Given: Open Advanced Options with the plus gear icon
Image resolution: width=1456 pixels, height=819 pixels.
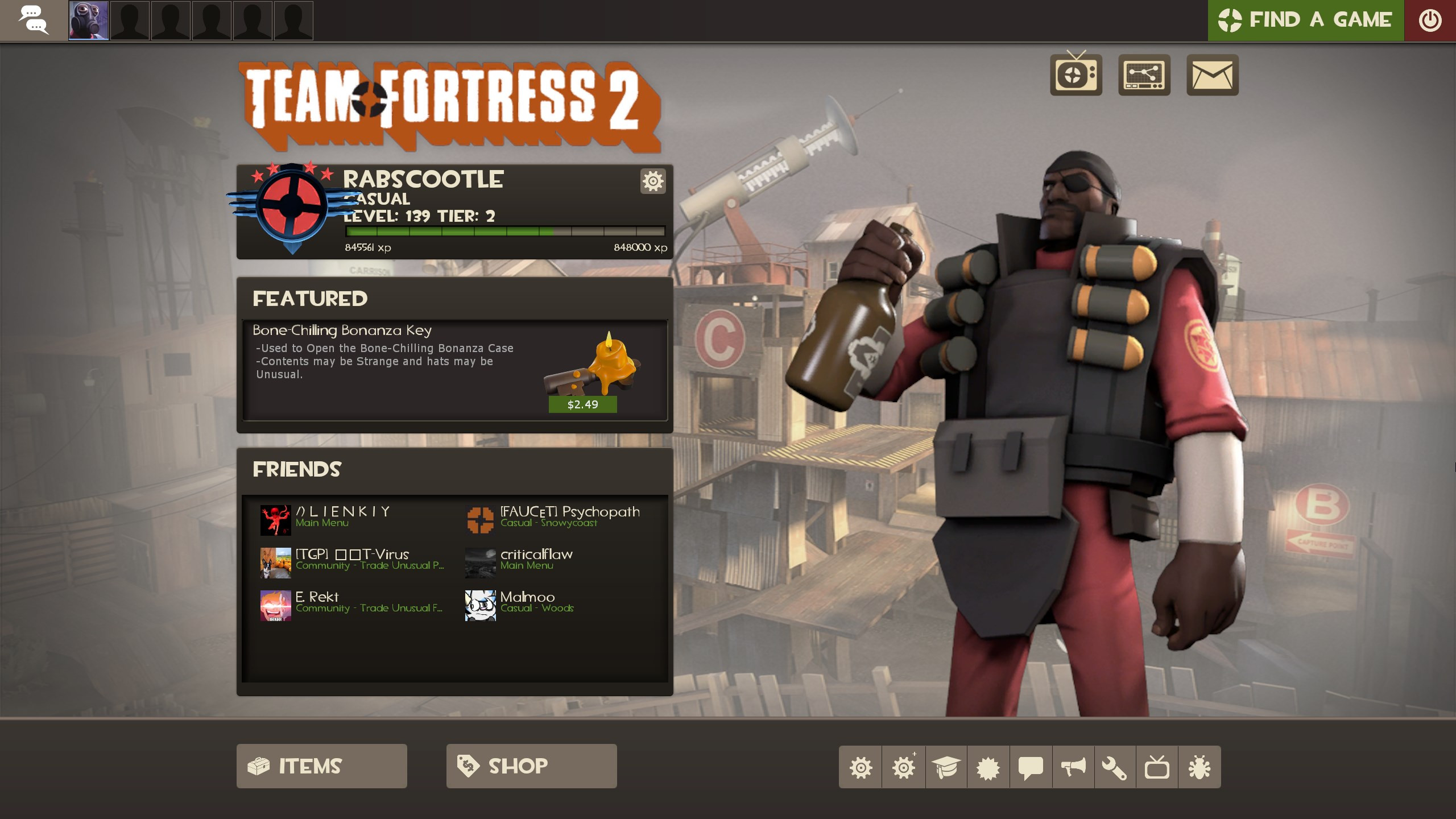Looking at the screenshot, I should [x=904, y=766].
